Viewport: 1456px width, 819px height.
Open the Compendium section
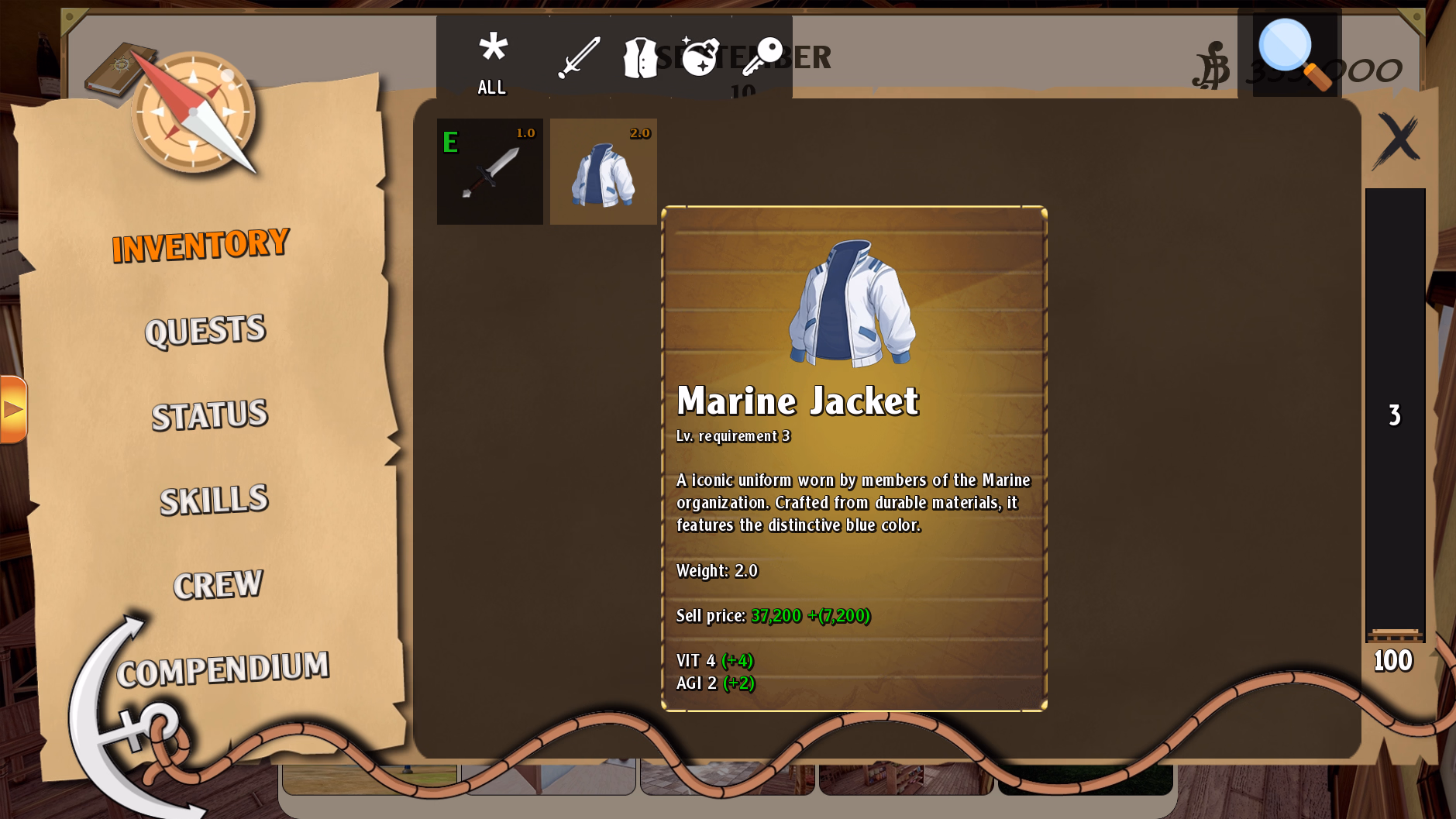click(x=224, y=668)
